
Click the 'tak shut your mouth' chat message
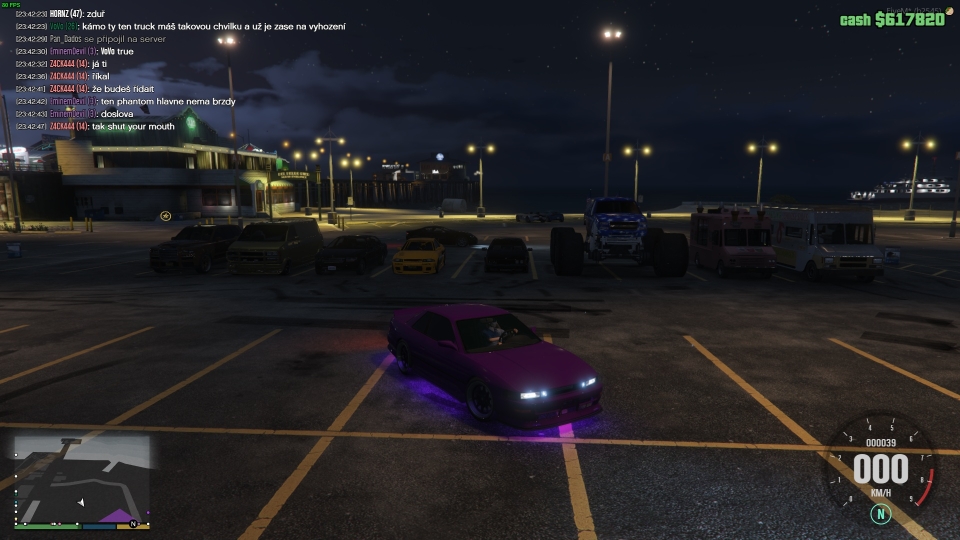point(132,127)
